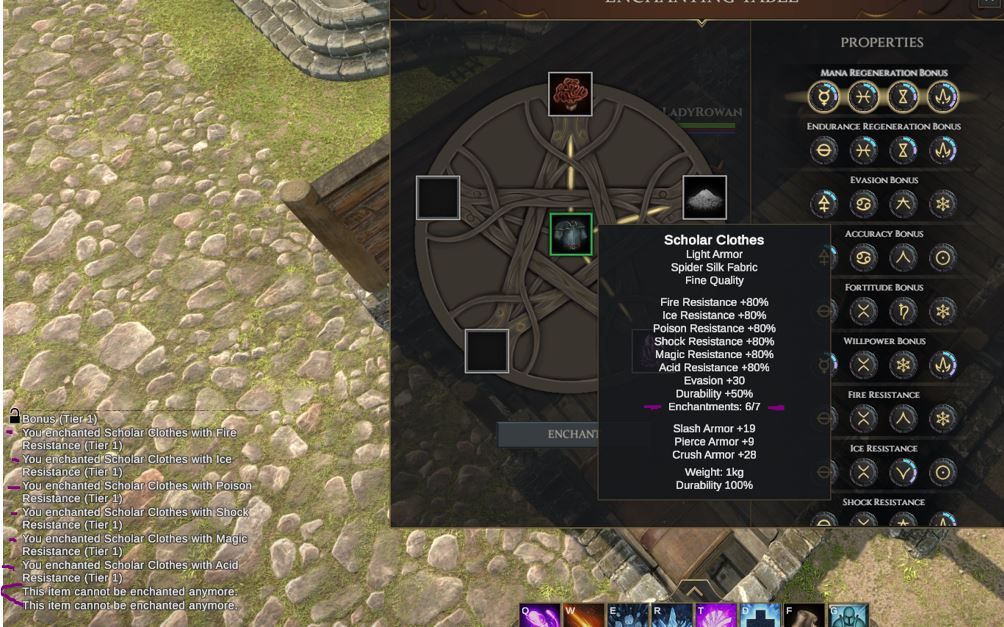The image size is (1004, 627).
Task: Choose the snowflake rune under Evasion Bonus
Action: tap(942, 204)
